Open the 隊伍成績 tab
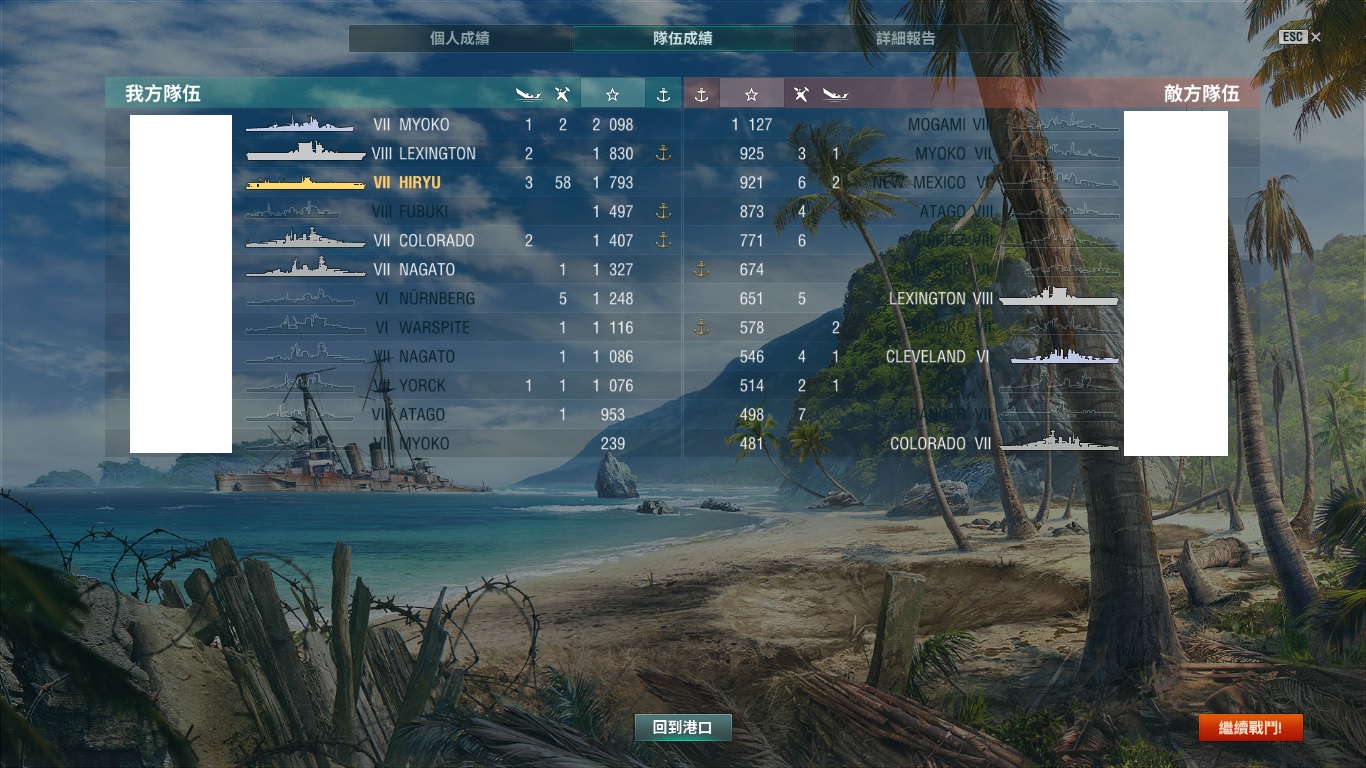 coord(683,39)
